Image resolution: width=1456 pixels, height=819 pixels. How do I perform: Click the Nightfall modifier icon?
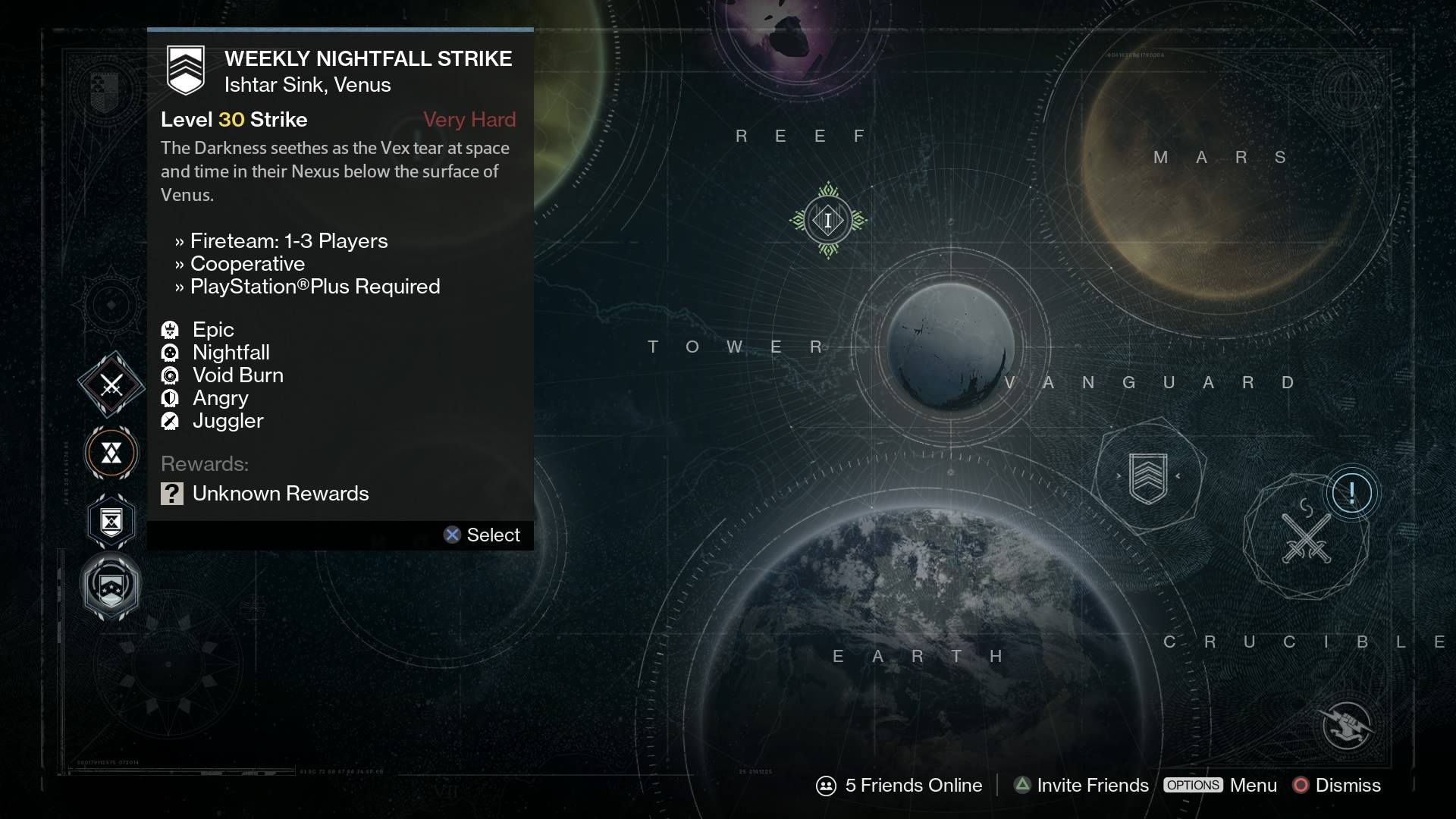click(171, 353)
